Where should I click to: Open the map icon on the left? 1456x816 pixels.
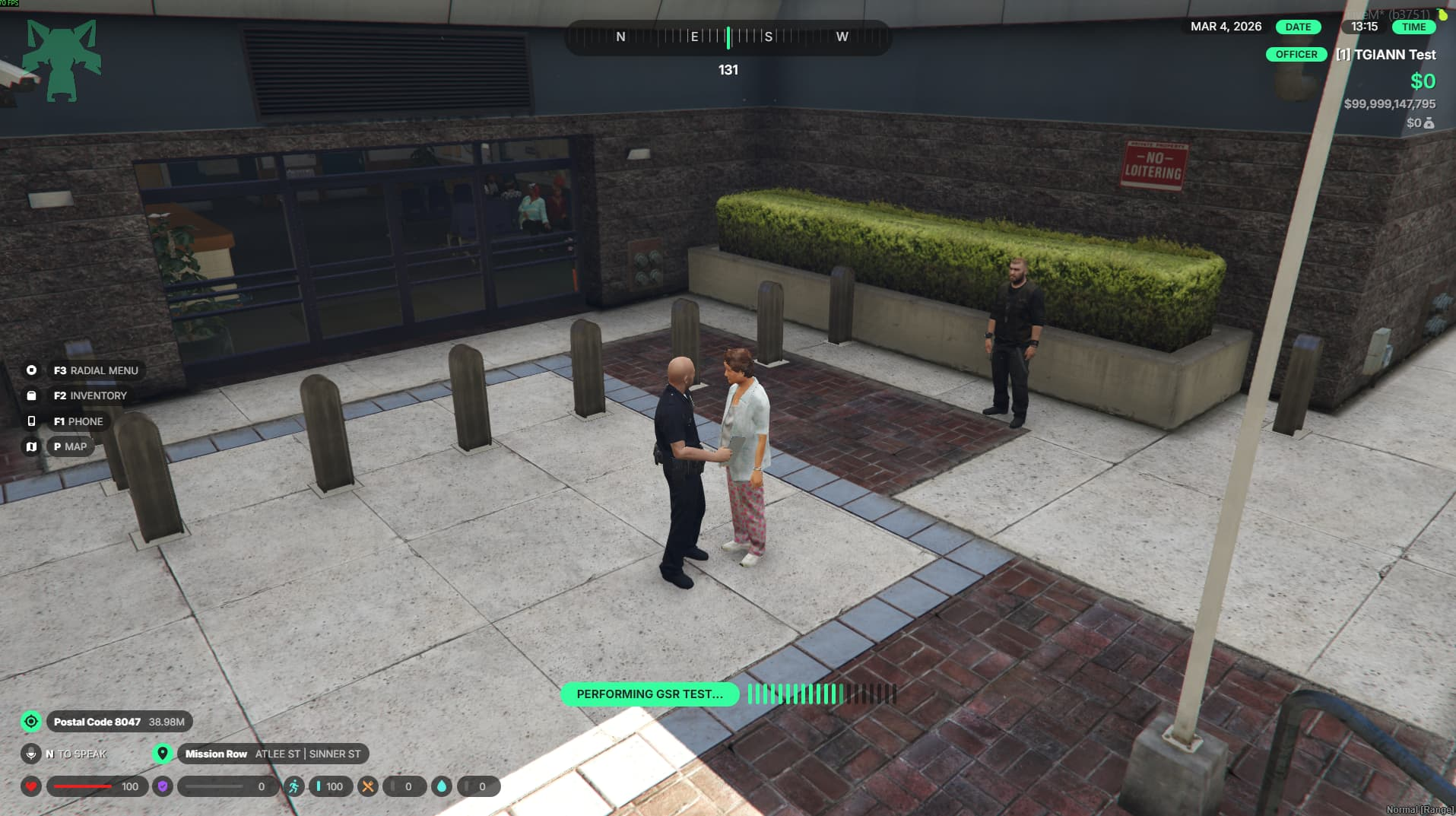point(31,446)
